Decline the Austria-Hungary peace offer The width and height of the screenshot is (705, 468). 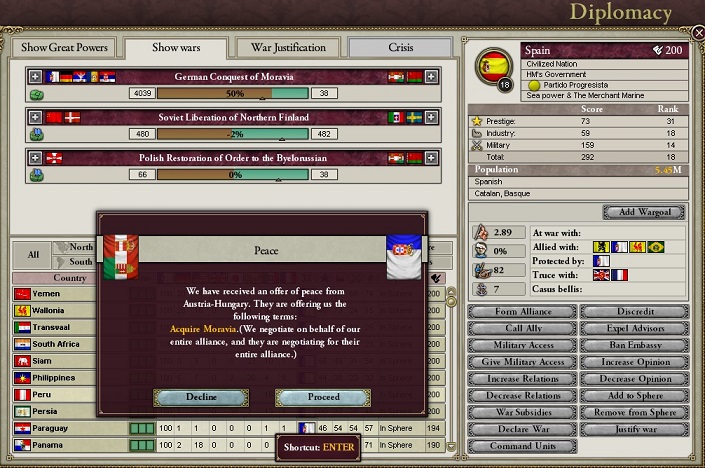[x=201, y=397]
